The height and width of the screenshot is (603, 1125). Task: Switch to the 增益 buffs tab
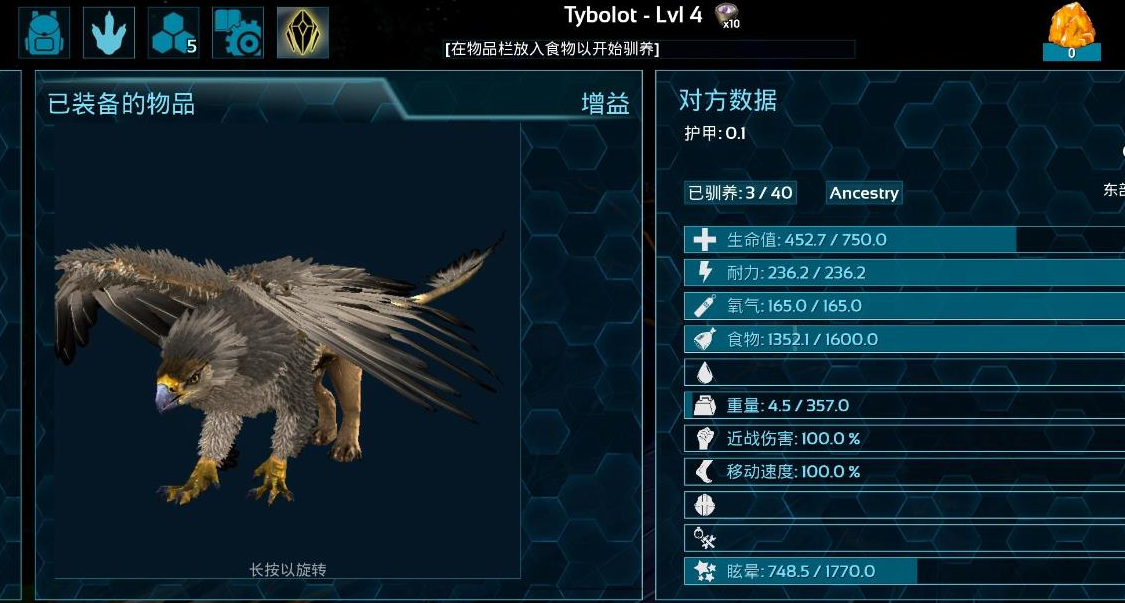pos(605,103)
